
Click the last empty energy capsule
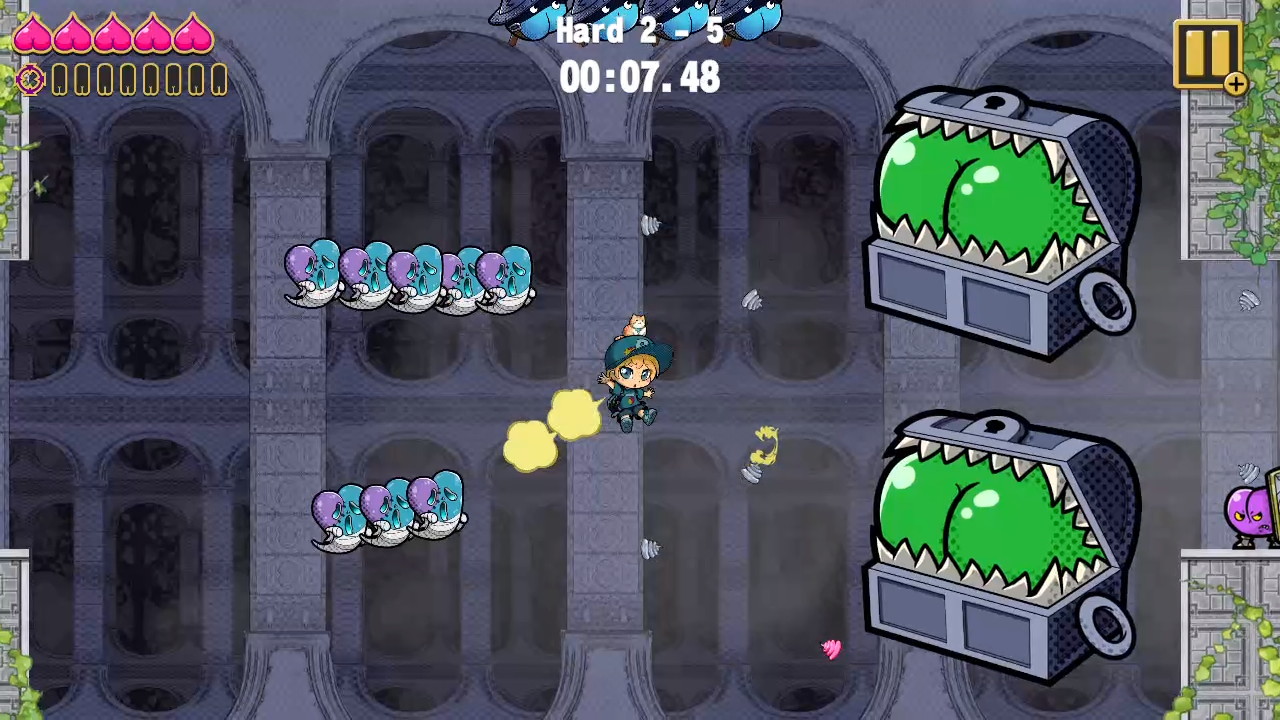[219, 80]
